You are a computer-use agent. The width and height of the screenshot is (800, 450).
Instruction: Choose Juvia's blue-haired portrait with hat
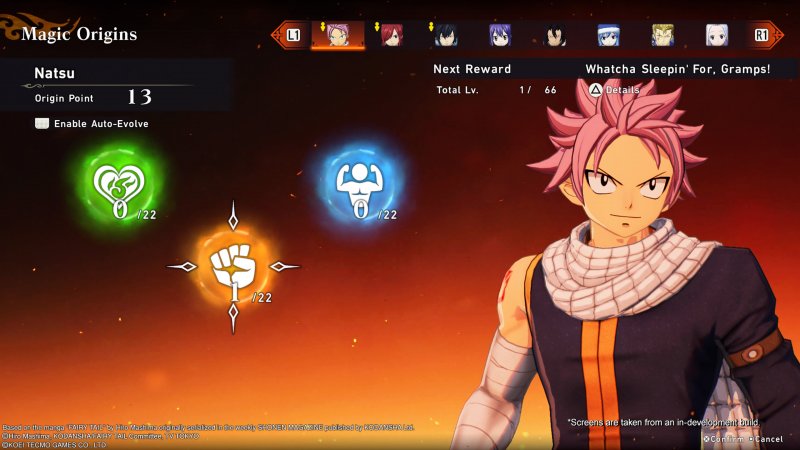coord(609,35)
